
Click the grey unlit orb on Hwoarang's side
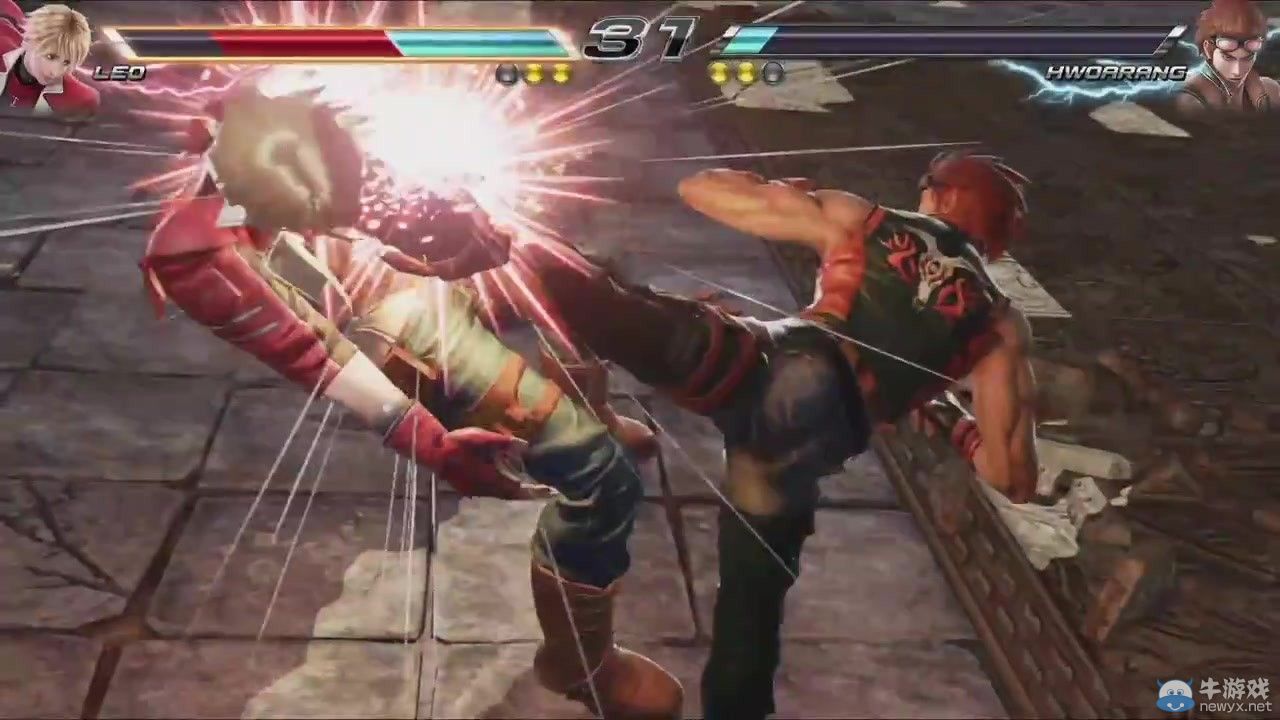tap(774, 73)
